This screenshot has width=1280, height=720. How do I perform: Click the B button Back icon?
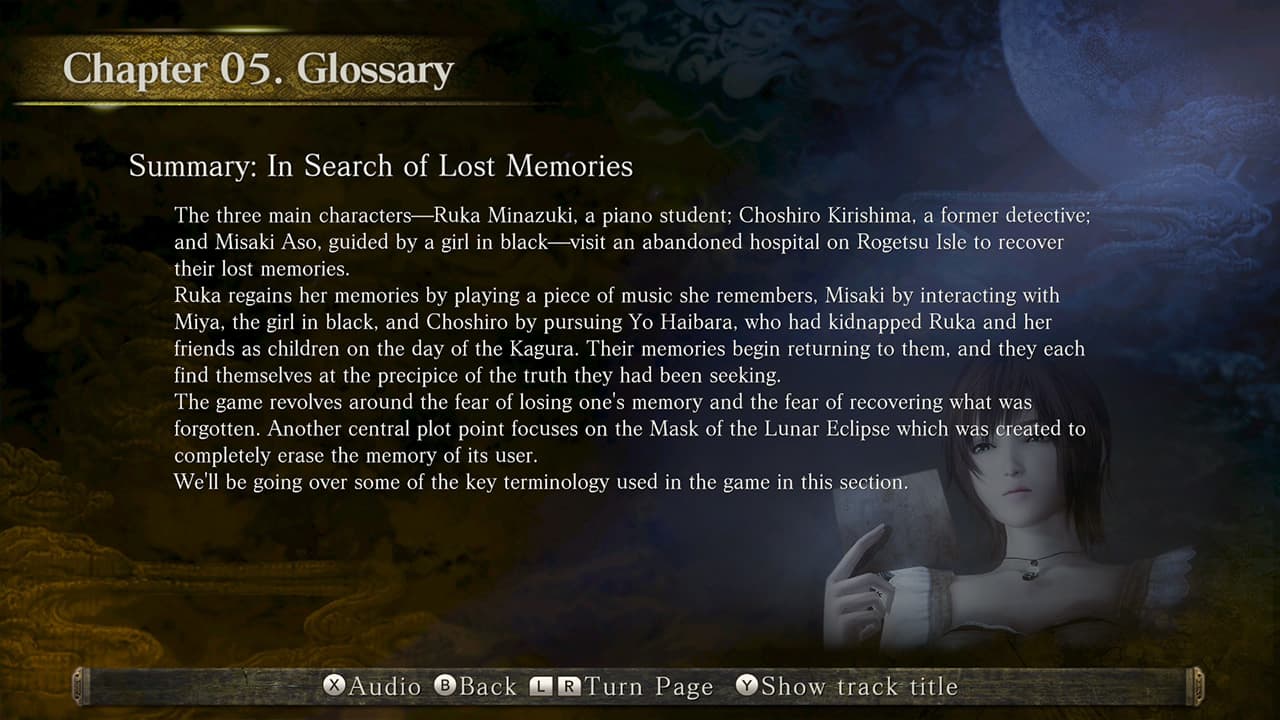443,687
